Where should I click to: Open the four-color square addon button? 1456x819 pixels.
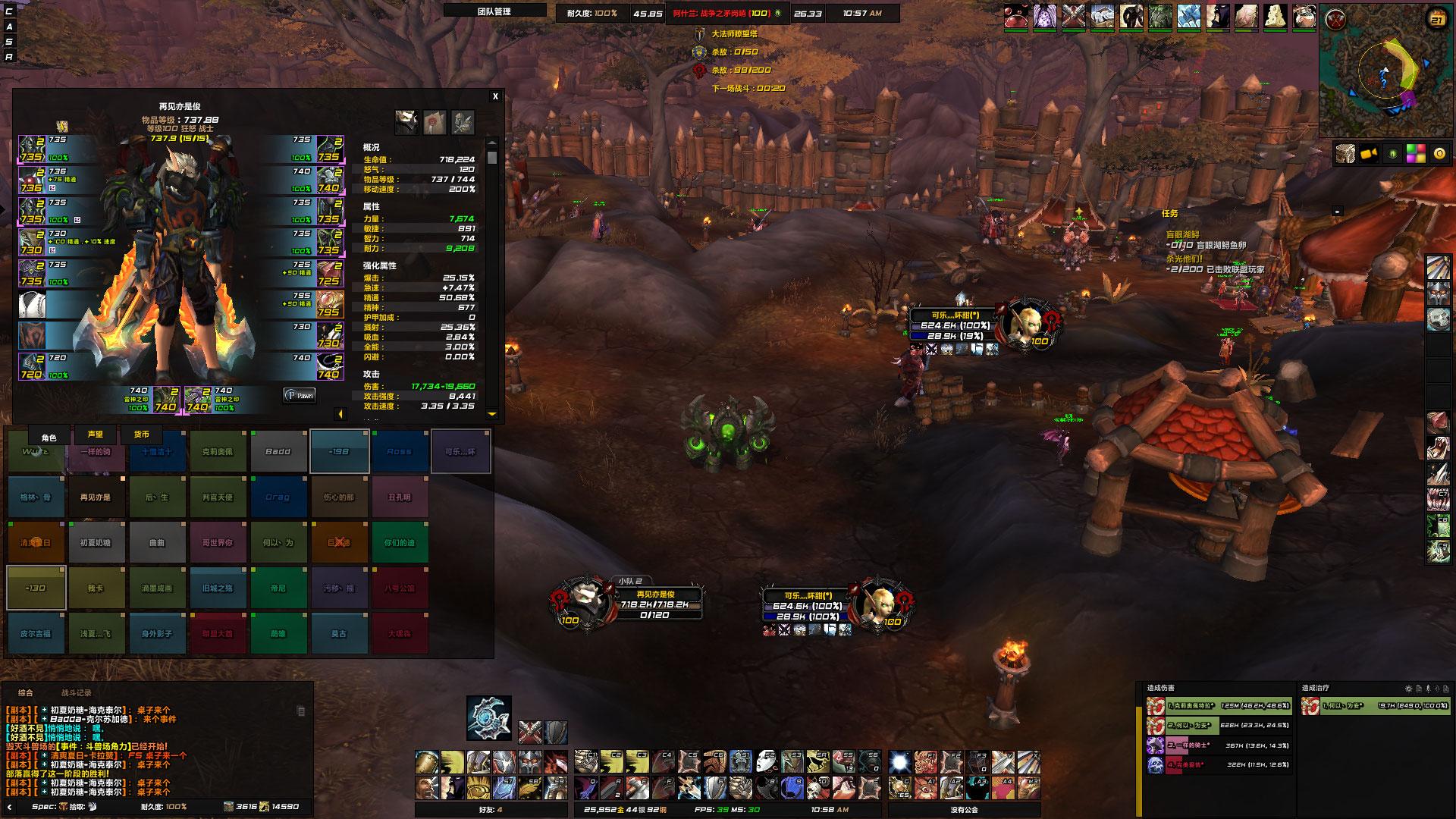click(x=1416, y=154)
